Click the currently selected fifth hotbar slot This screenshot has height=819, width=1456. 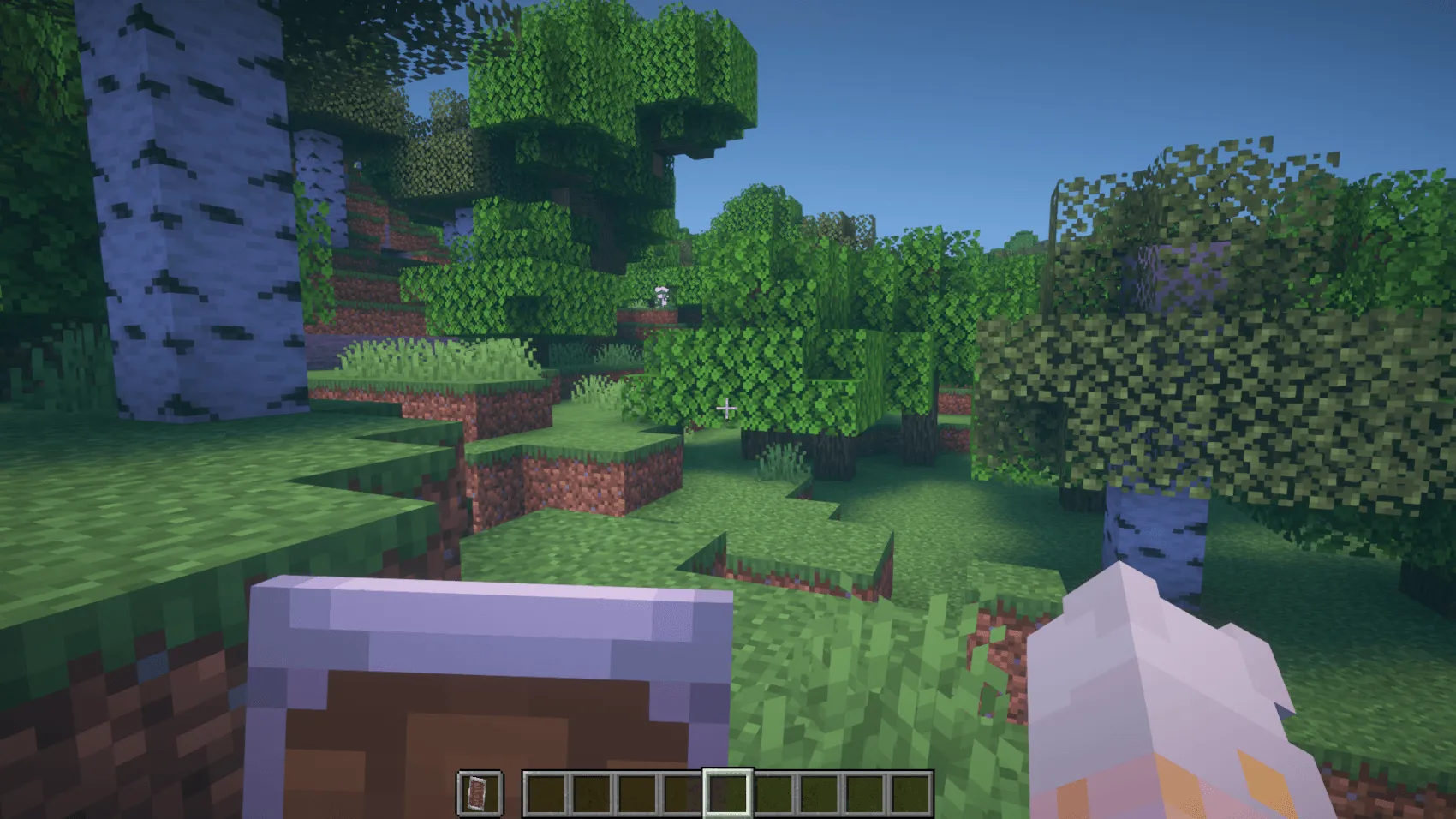[728, 795]
